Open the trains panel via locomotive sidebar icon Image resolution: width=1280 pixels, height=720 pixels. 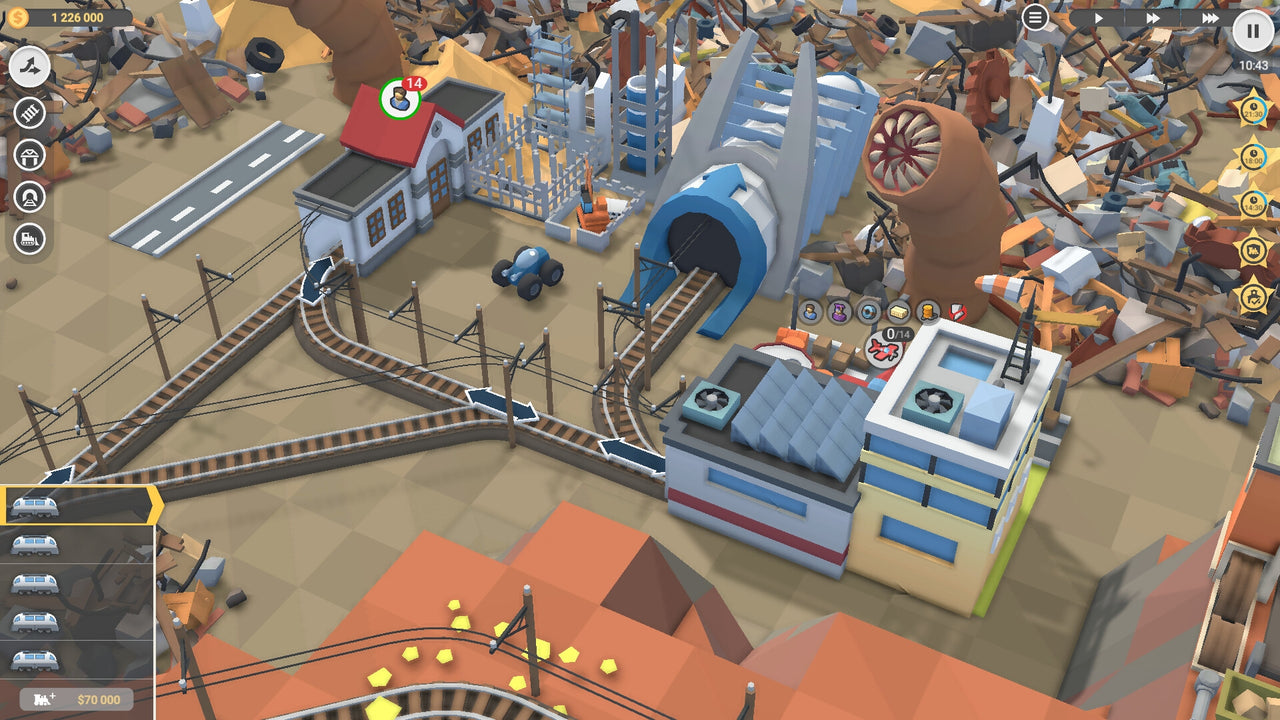pos(29,238)
